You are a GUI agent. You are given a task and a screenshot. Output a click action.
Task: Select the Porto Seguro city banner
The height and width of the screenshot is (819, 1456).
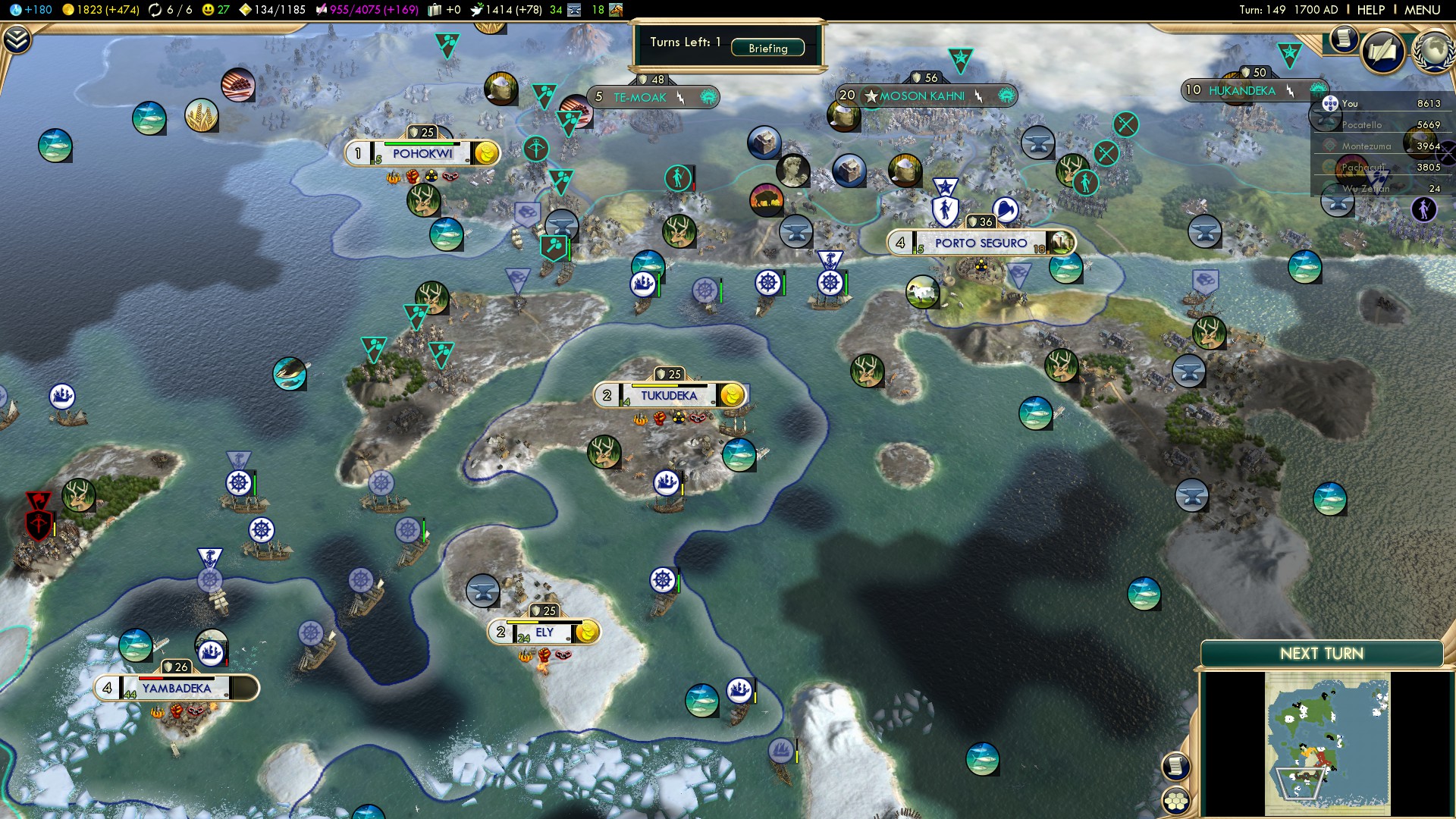click(x=980, y=243)
